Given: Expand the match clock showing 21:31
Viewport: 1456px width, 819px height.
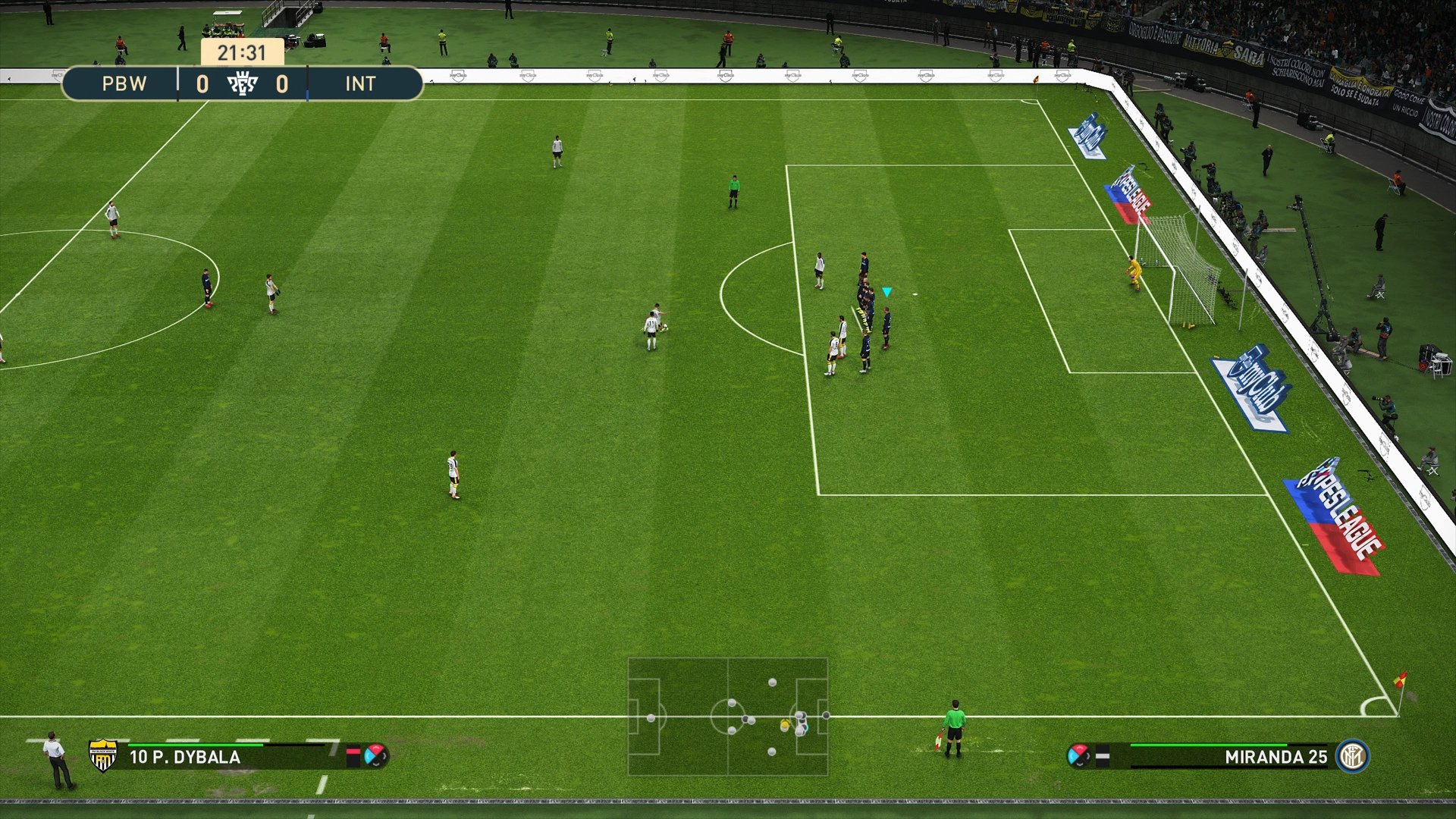Looking at the screenshot, I should point(243,52).
